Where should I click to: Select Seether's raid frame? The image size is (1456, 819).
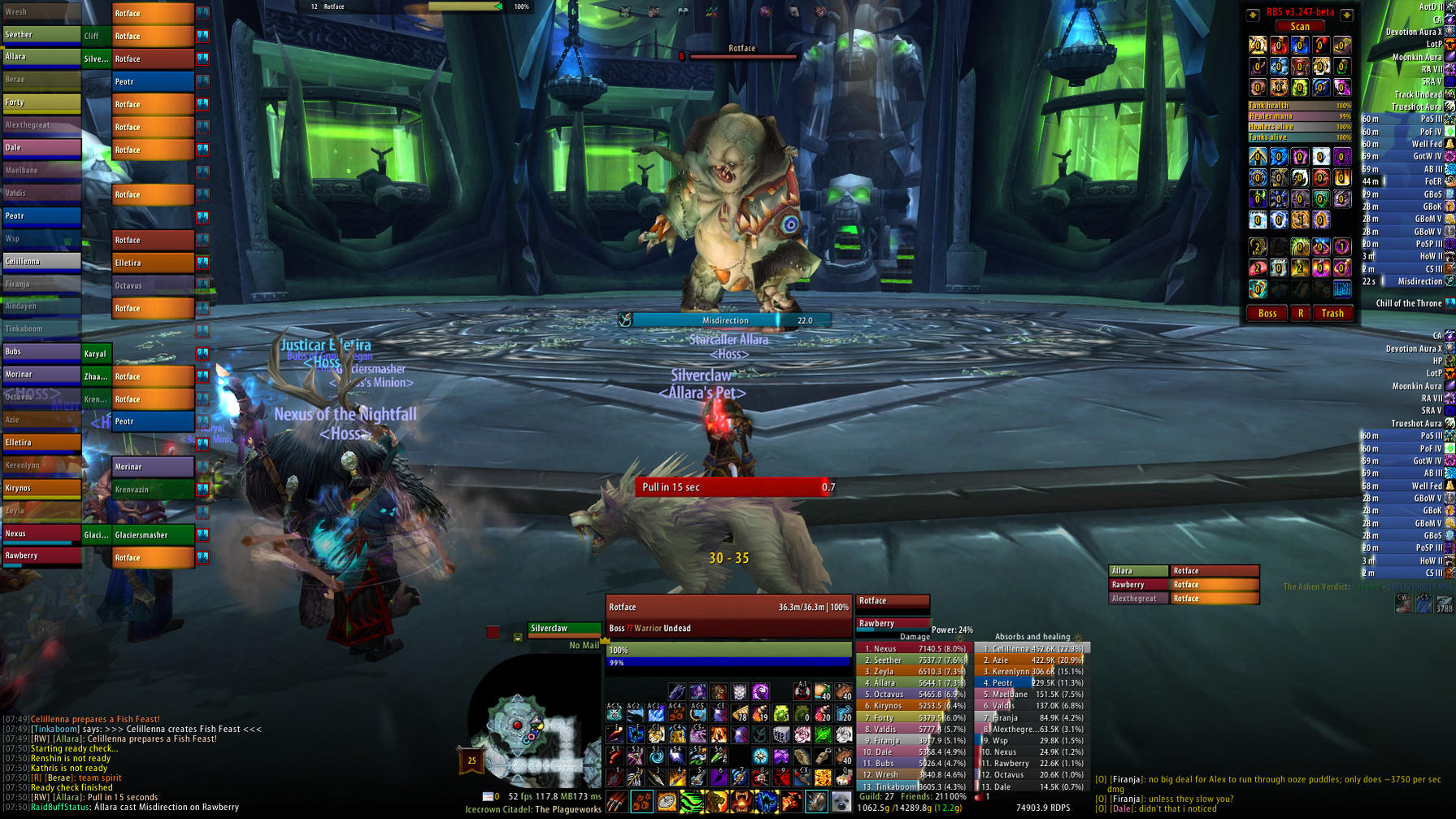click(41, 35)
